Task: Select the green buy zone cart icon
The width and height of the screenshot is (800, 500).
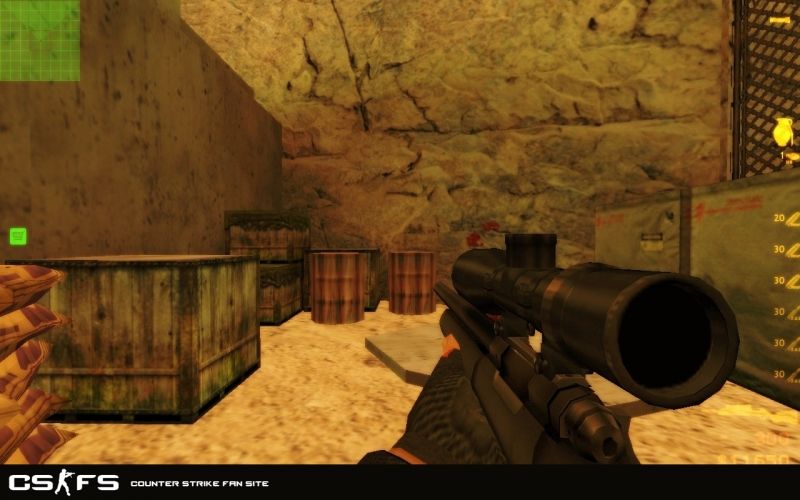Action: pos(18,236)
